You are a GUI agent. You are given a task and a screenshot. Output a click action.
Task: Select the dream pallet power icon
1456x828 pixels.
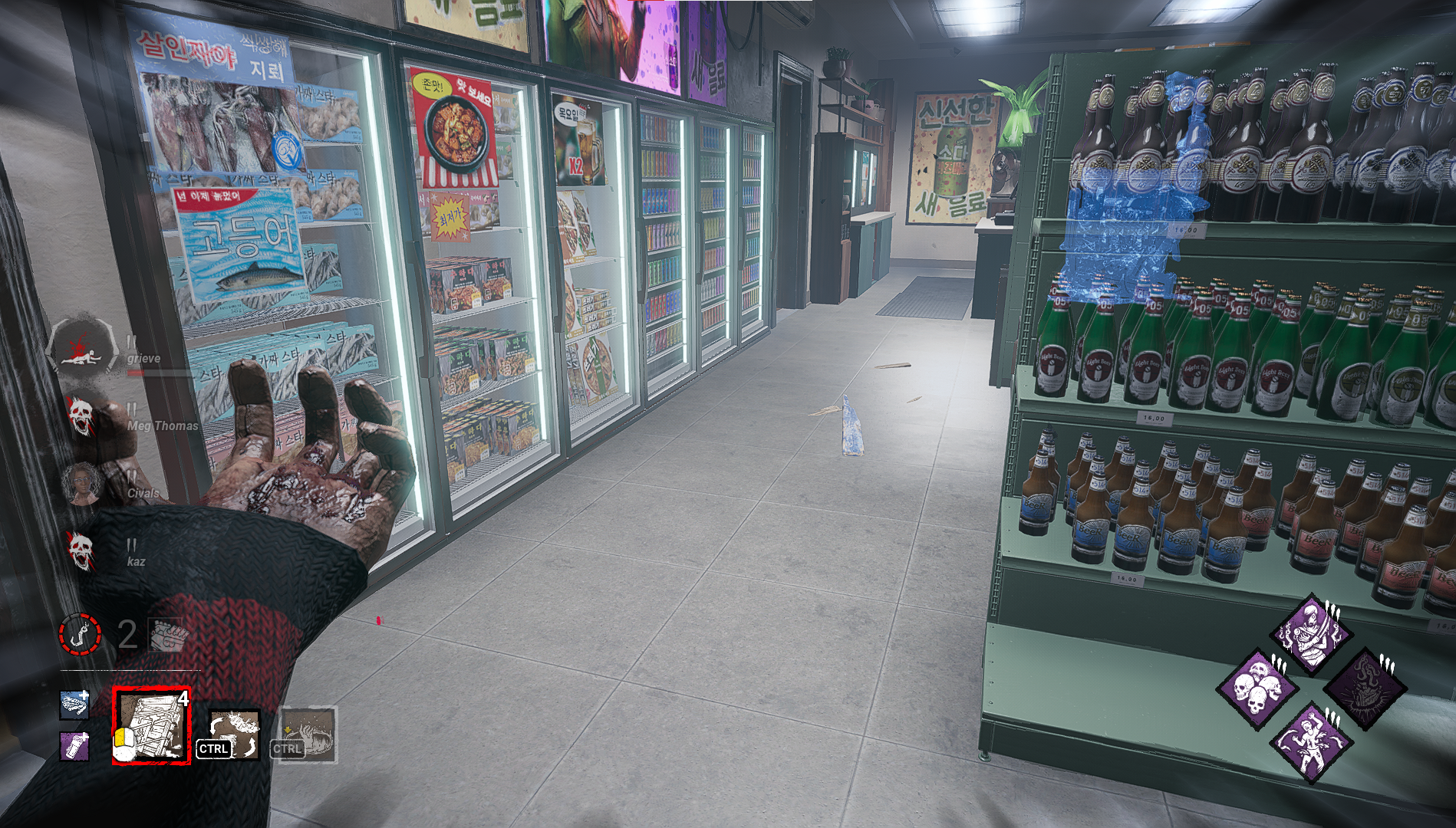pos(151,725)
